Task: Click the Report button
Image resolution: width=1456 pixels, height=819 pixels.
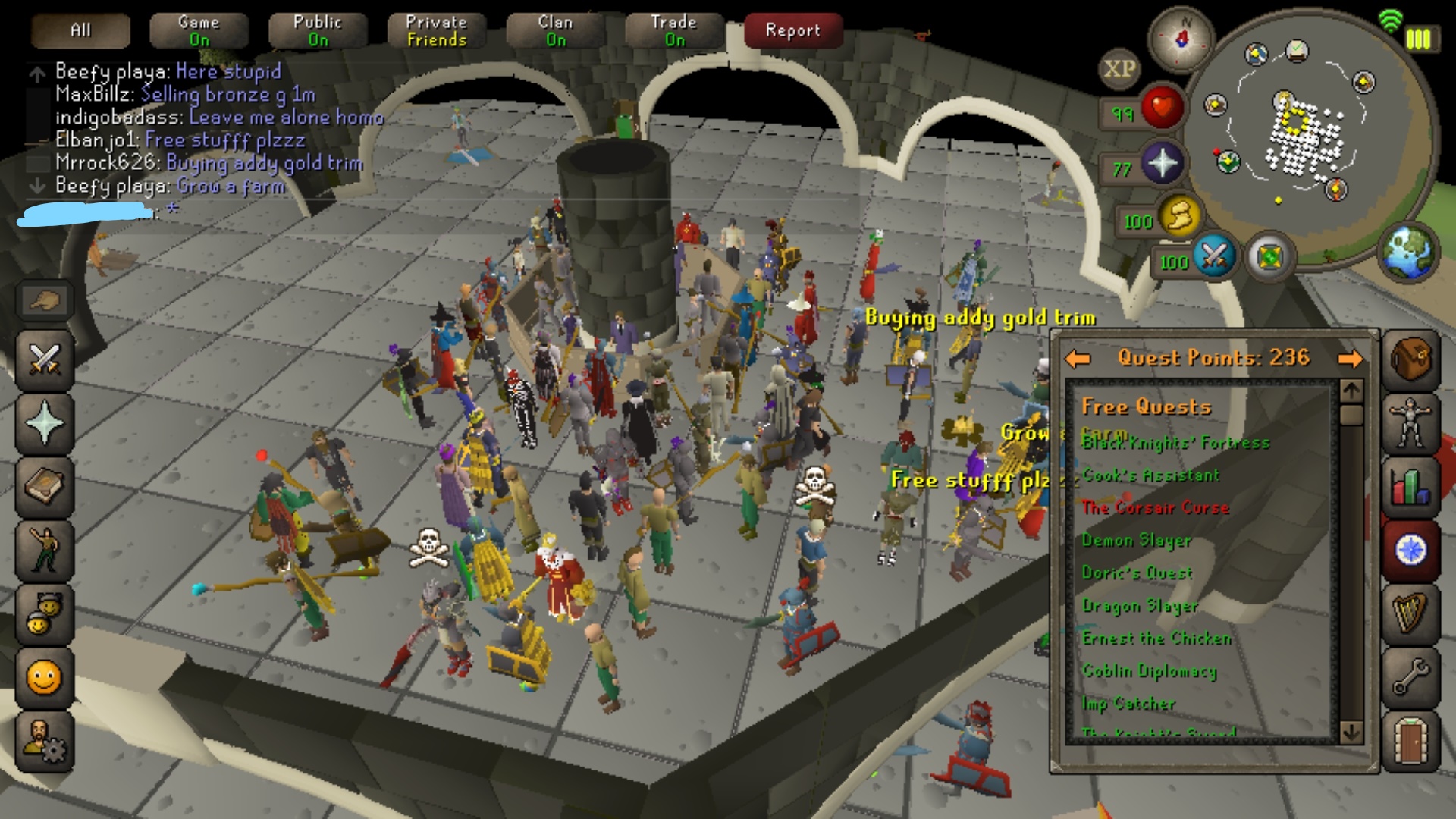Action: [x=792, y=30]
